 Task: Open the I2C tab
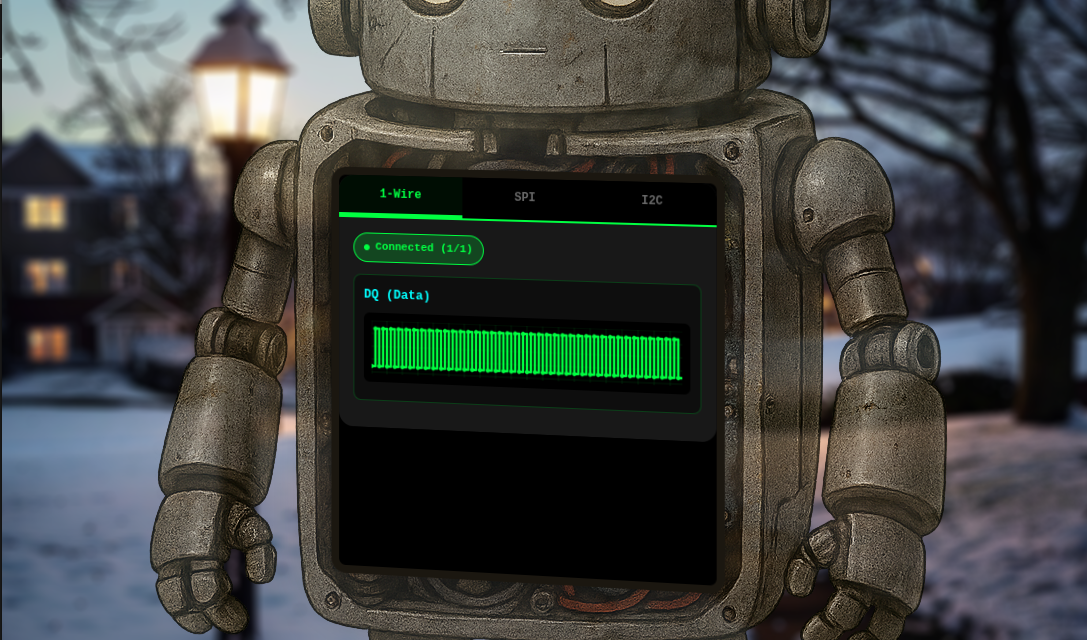(x=651, y=201)
